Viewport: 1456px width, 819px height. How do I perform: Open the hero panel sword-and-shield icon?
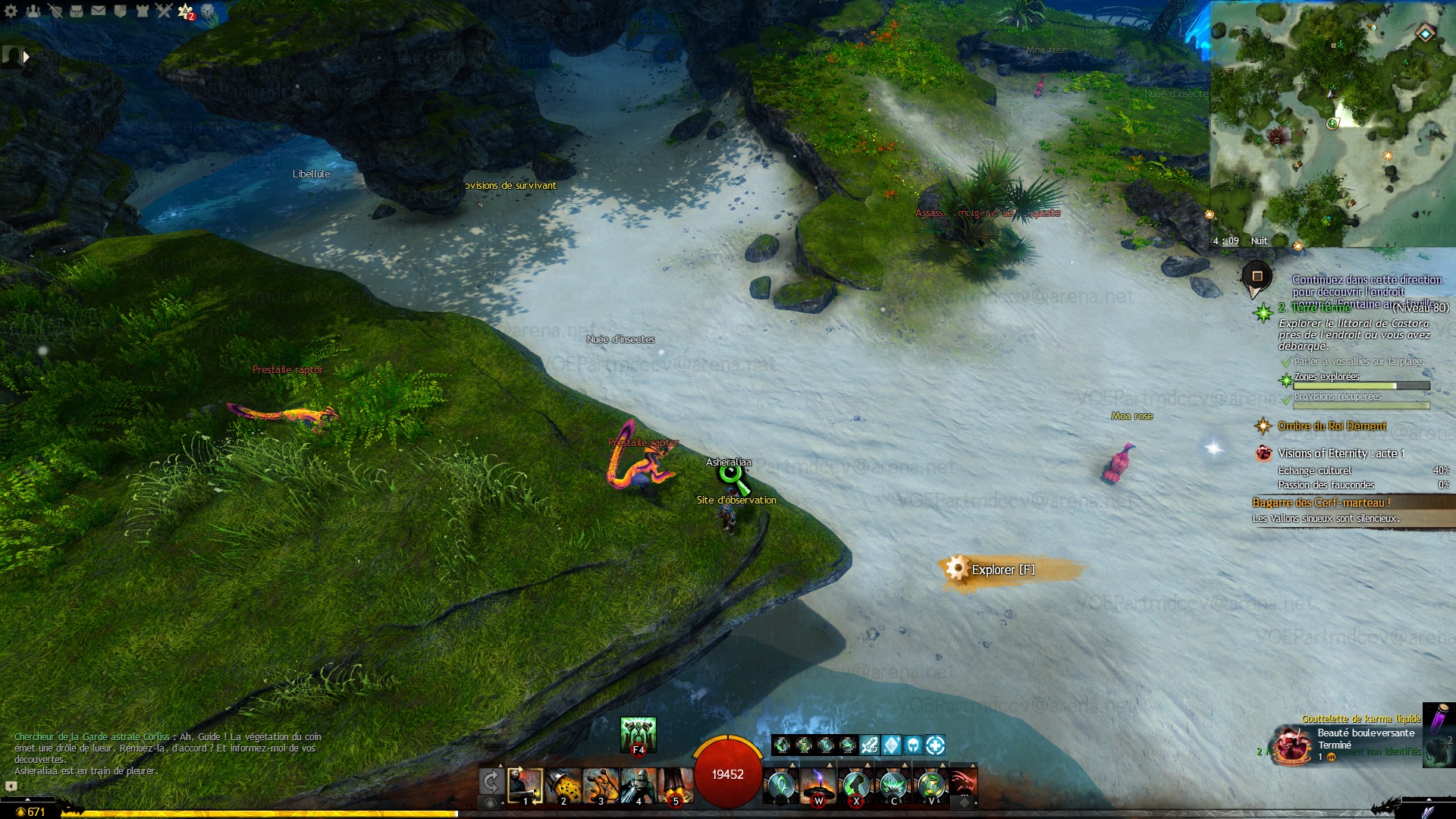55,11
